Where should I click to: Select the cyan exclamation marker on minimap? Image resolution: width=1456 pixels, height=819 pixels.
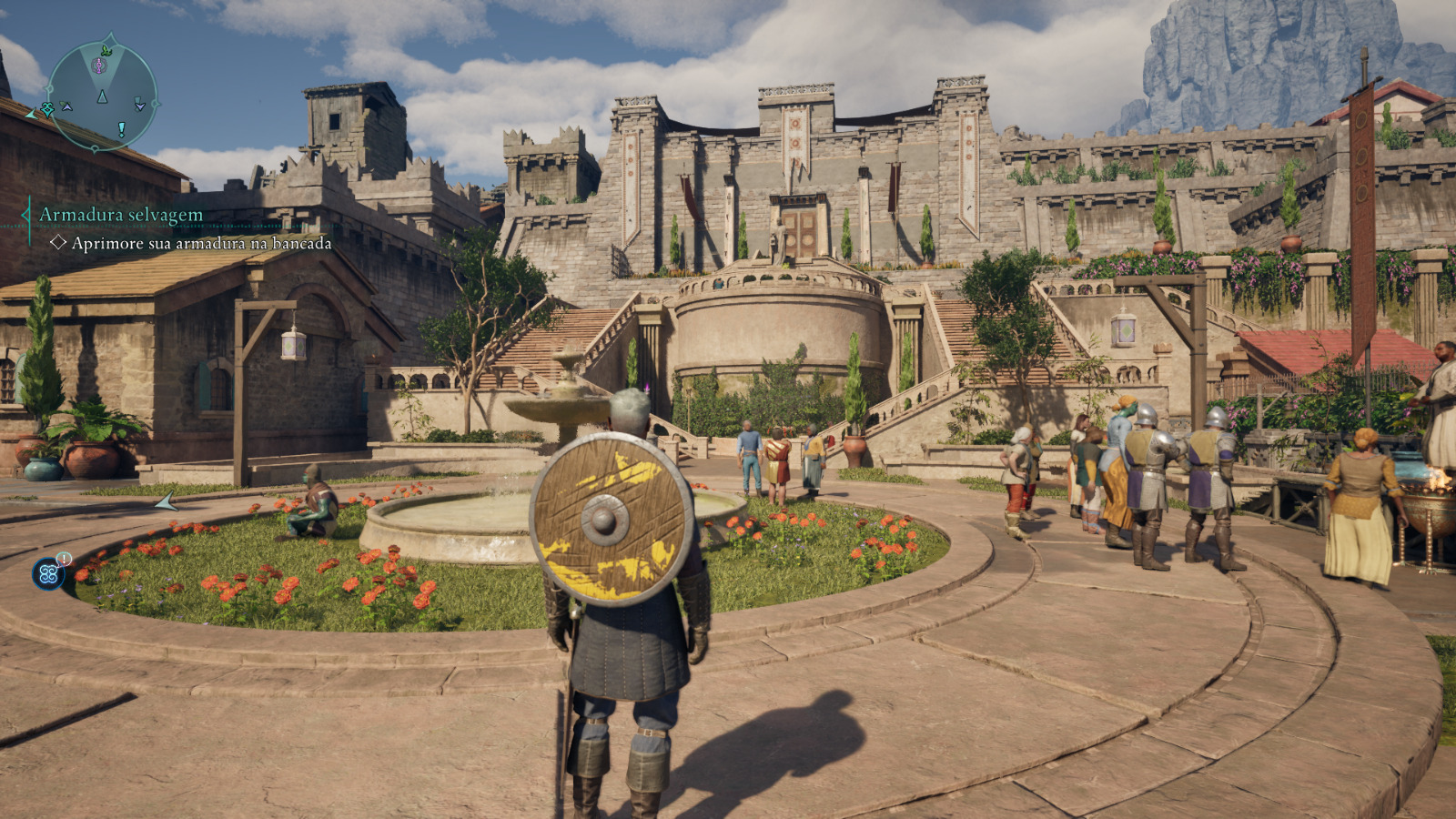(x=121, y=130)
